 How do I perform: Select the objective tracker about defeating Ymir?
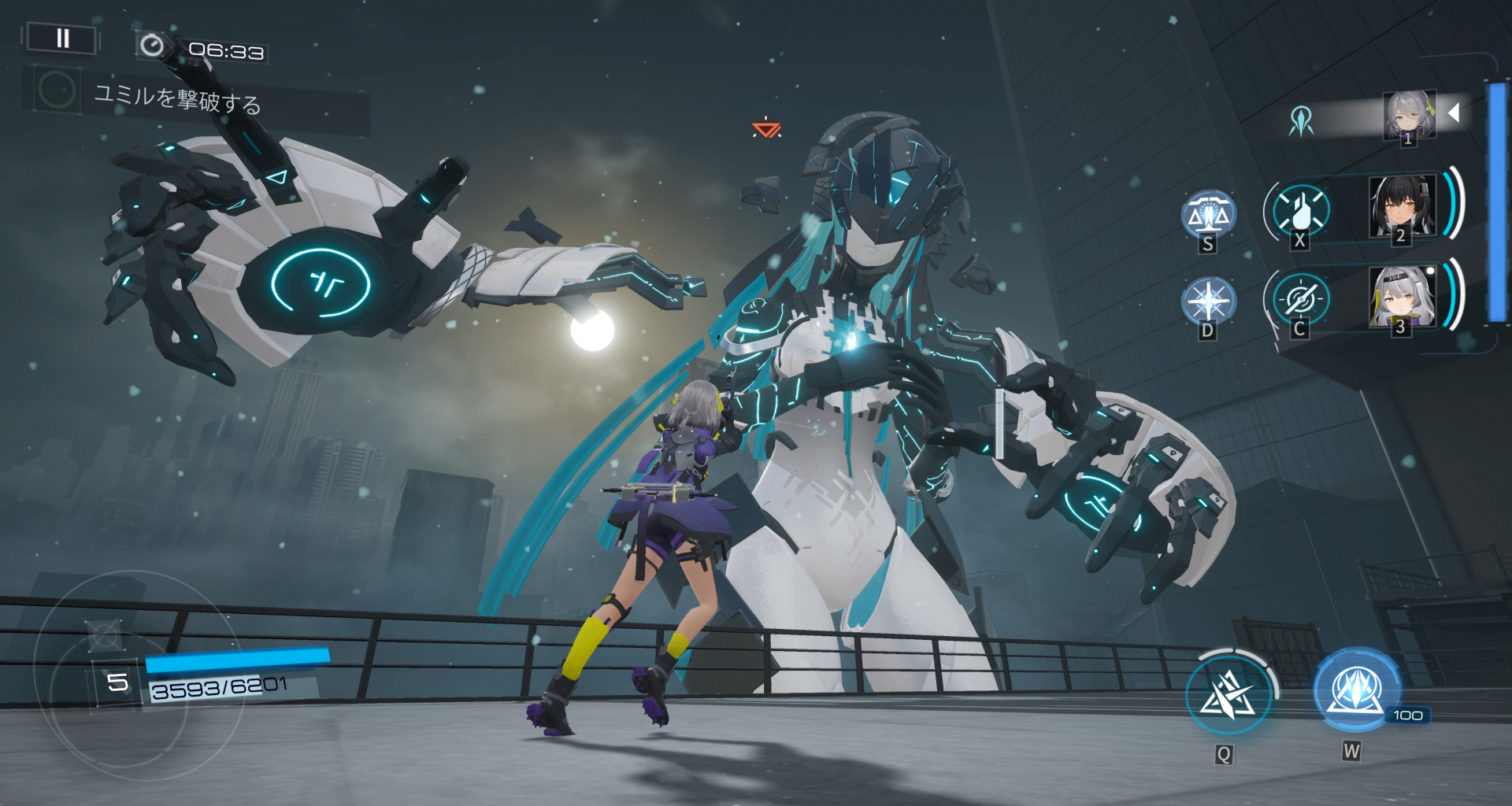177,99
